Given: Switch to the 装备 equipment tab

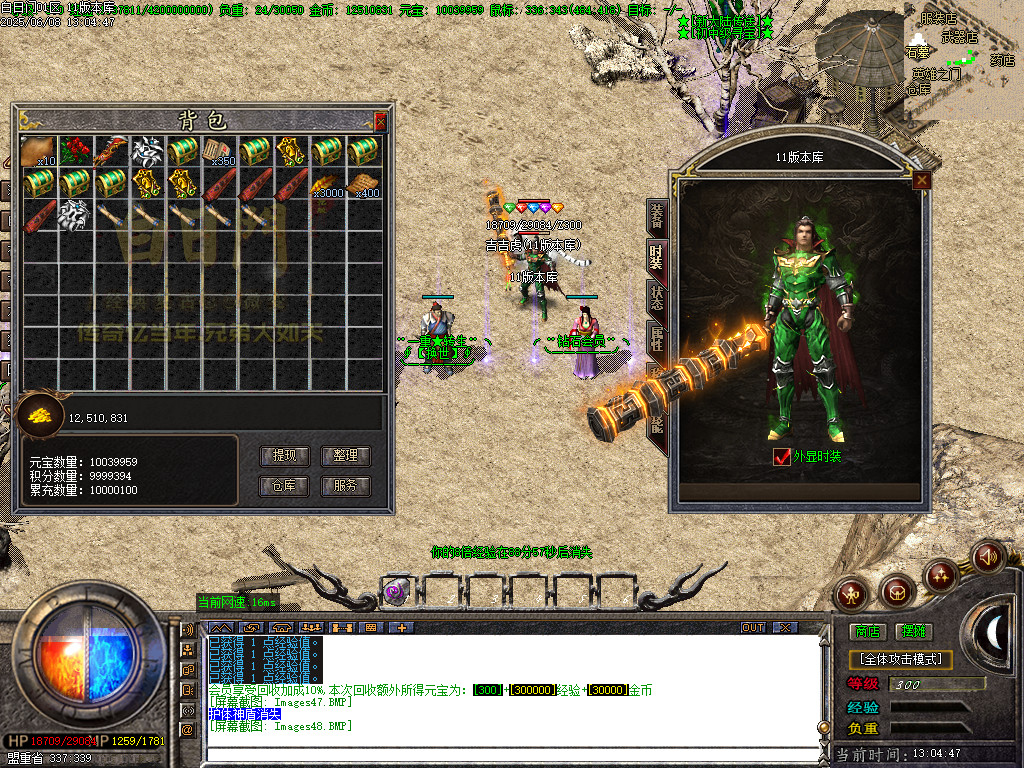Looking at the screenshot, I should tap(657, 213).
